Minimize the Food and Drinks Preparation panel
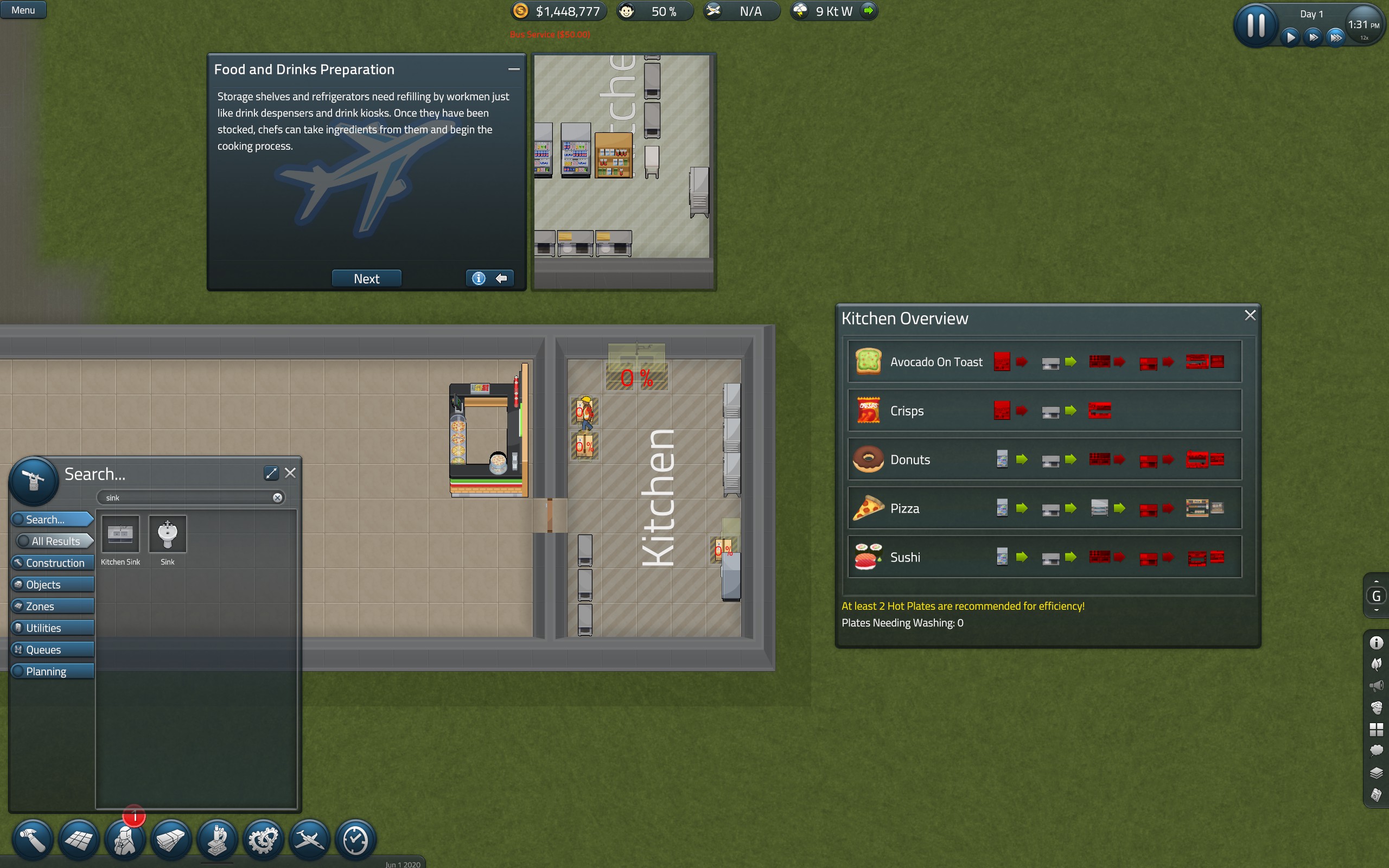The width and height of the screenshot is (1389, 868). click(514, 69)
